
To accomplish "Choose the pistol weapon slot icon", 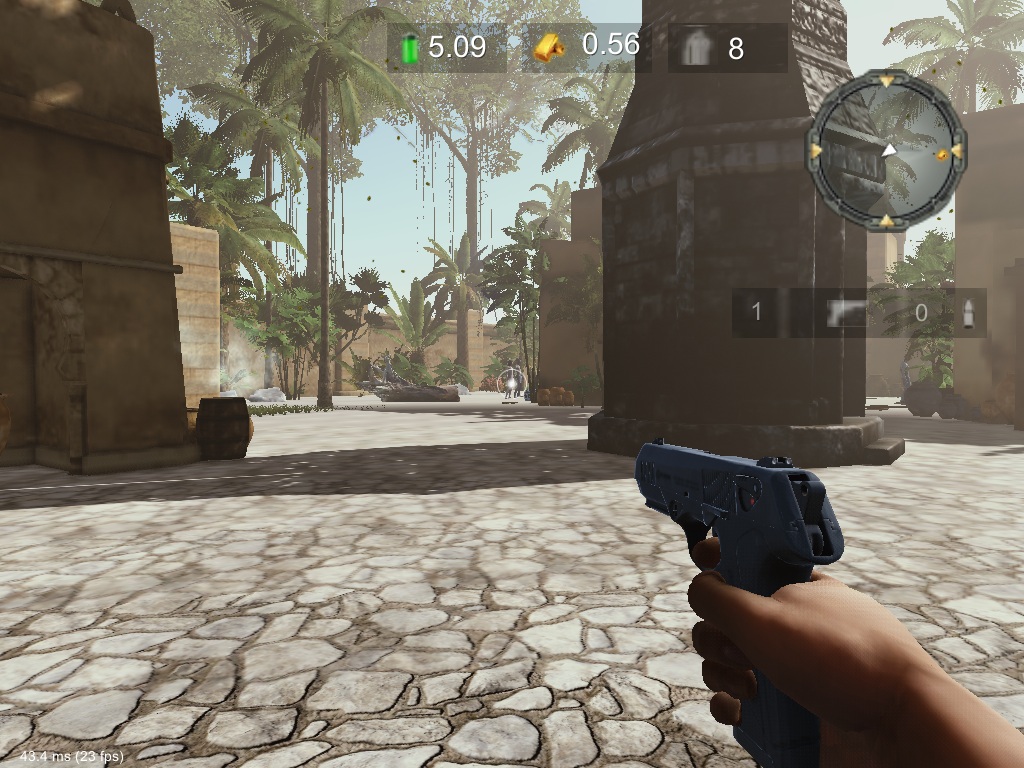I will [x=845, y=313].
